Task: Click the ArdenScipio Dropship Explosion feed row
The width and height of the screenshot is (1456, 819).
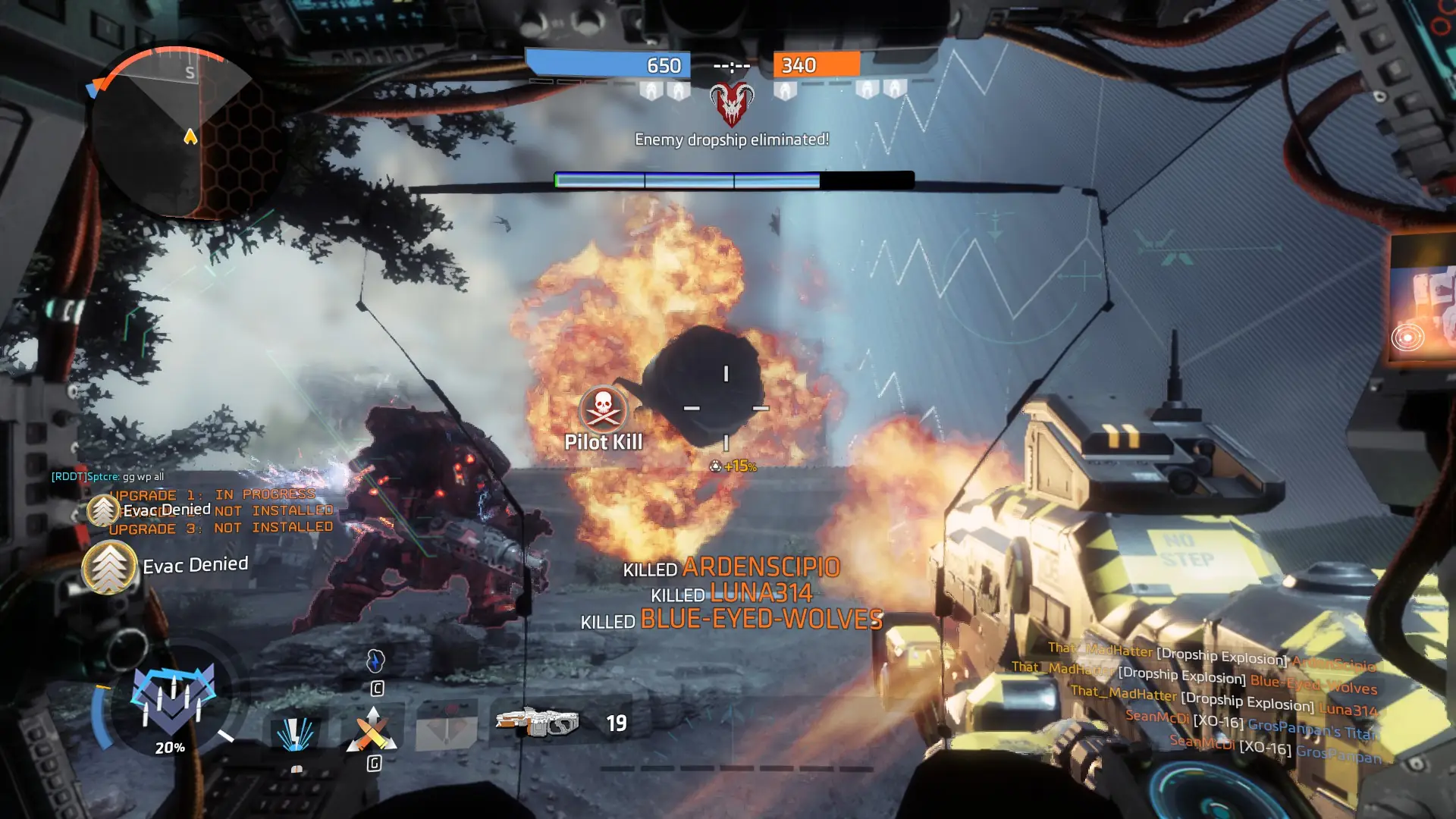Action: pos(1211,655)
